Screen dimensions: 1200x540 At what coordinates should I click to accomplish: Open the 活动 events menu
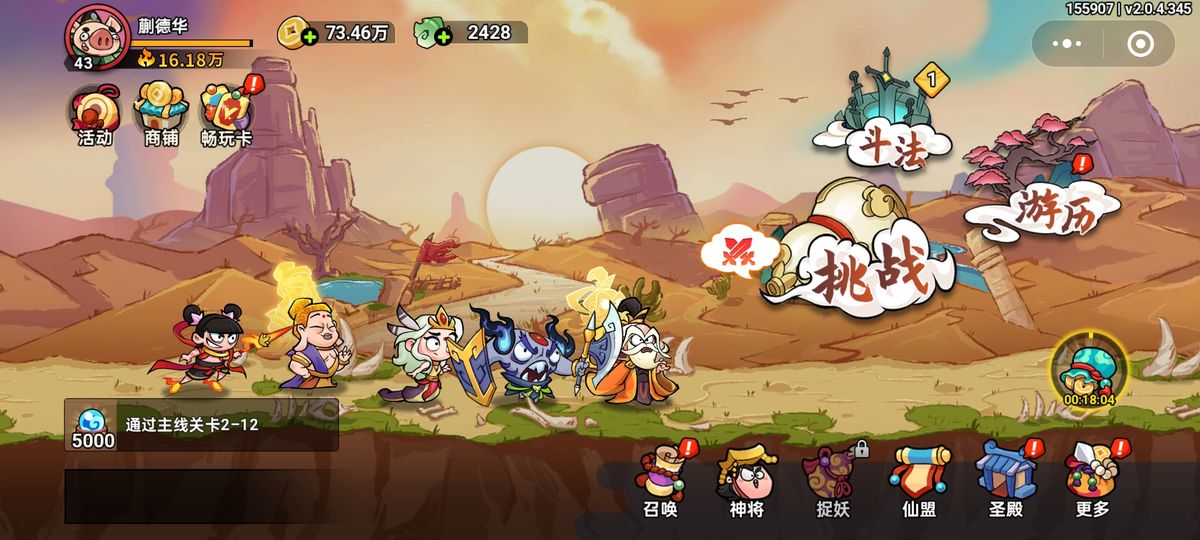pos(95,115)
